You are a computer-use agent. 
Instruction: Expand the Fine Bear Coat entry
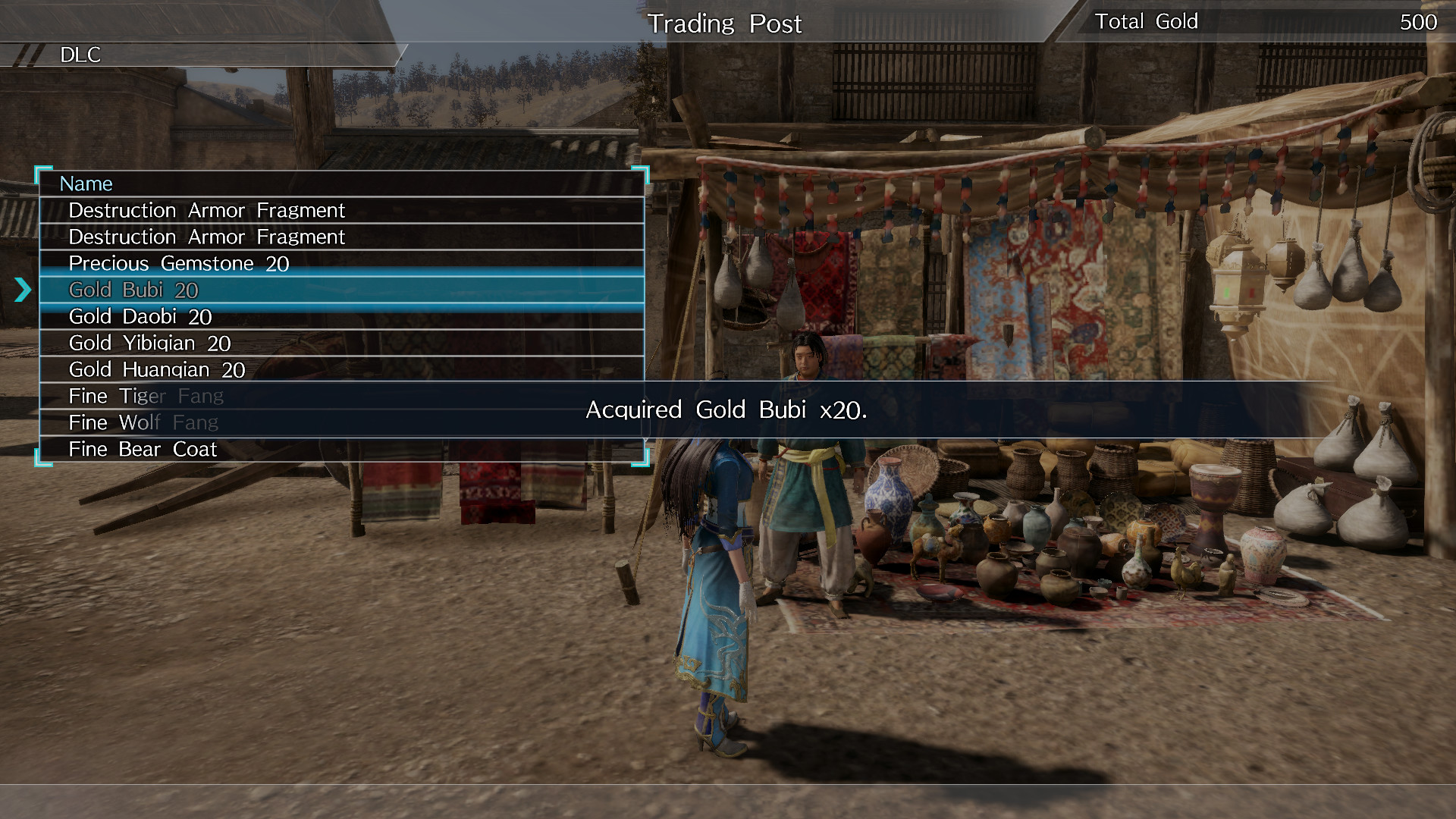pos(142,449)
